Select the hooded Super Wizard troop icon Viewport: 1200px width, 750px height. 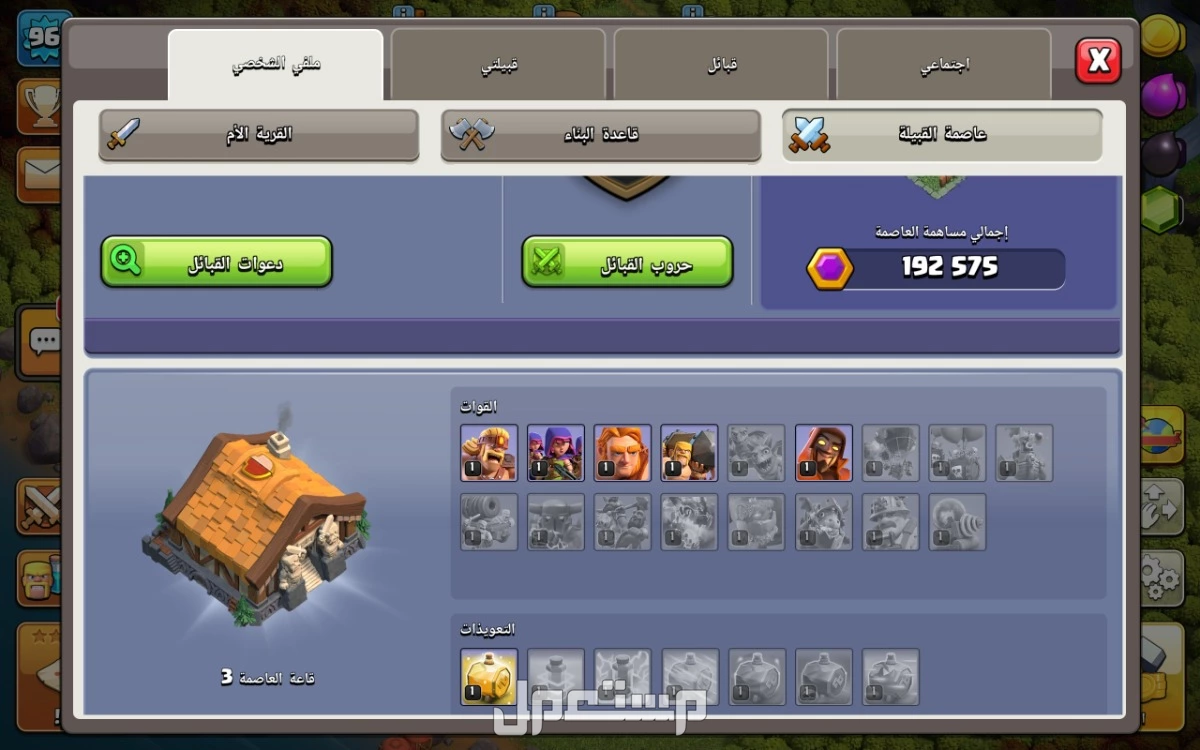coord(824,453)
